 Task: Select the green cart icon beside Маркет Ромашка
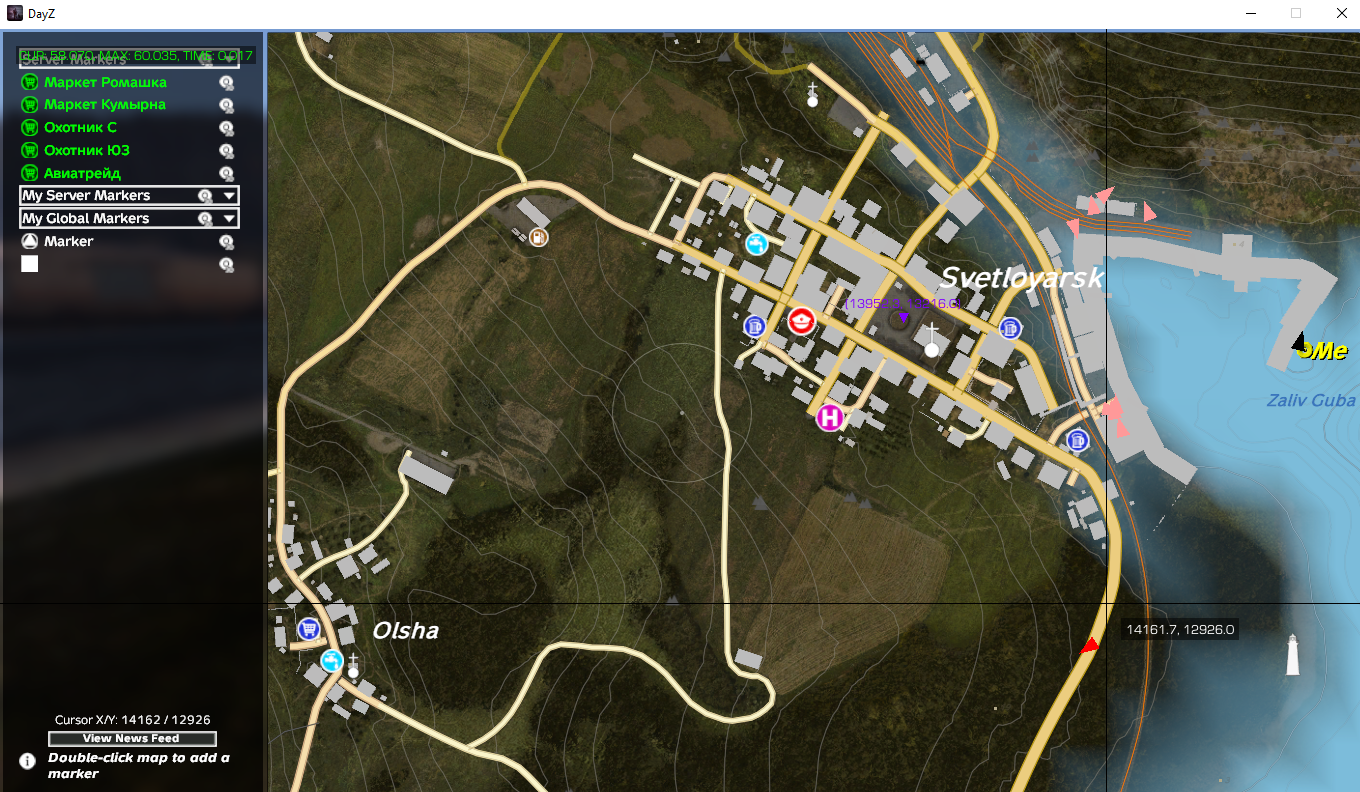coord(28,82)
